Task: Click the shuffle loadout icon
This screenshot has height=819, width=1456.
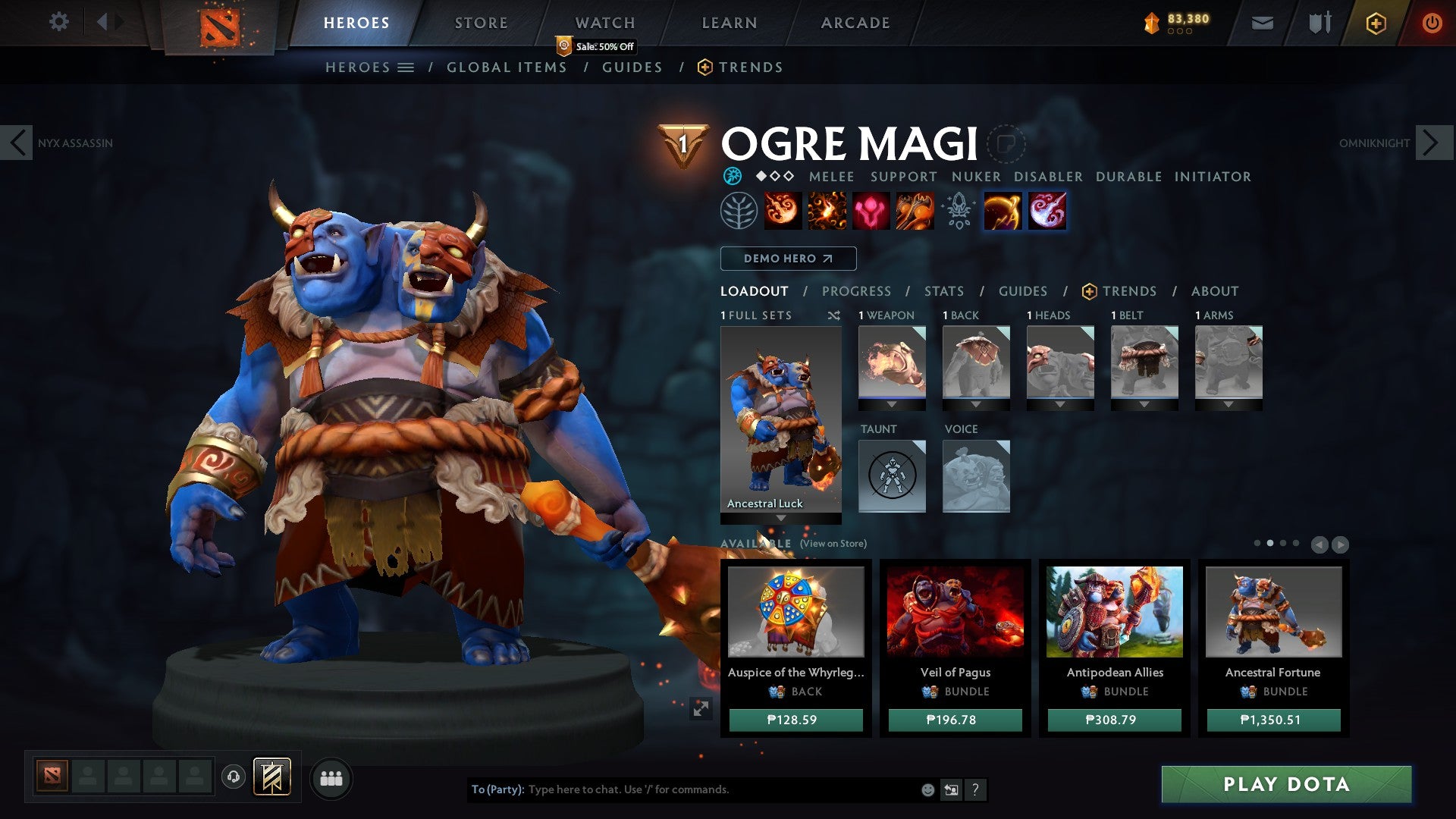Action: point(834,316)
